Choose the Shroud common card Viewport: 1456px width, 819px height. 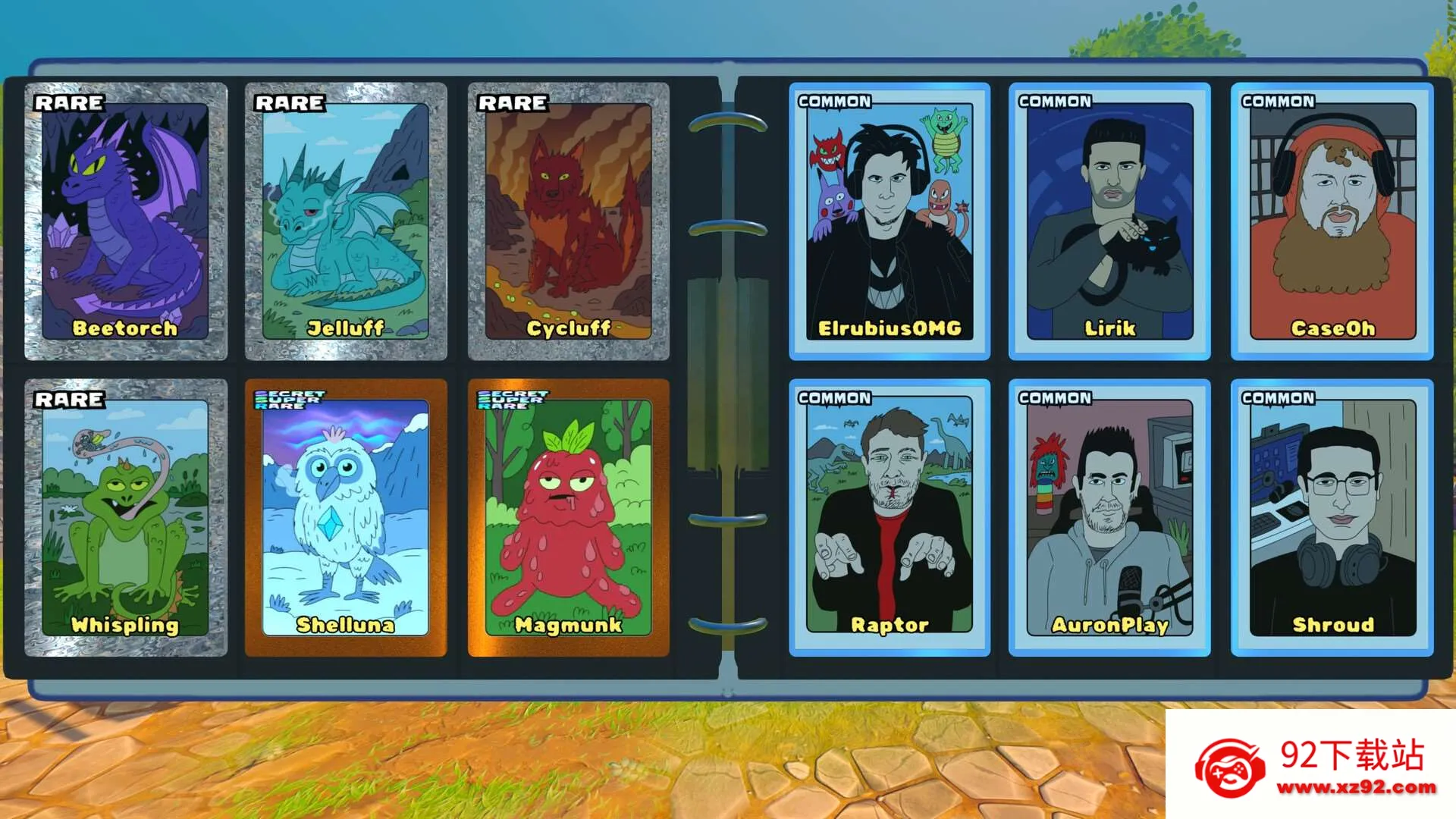(1332, 517)
